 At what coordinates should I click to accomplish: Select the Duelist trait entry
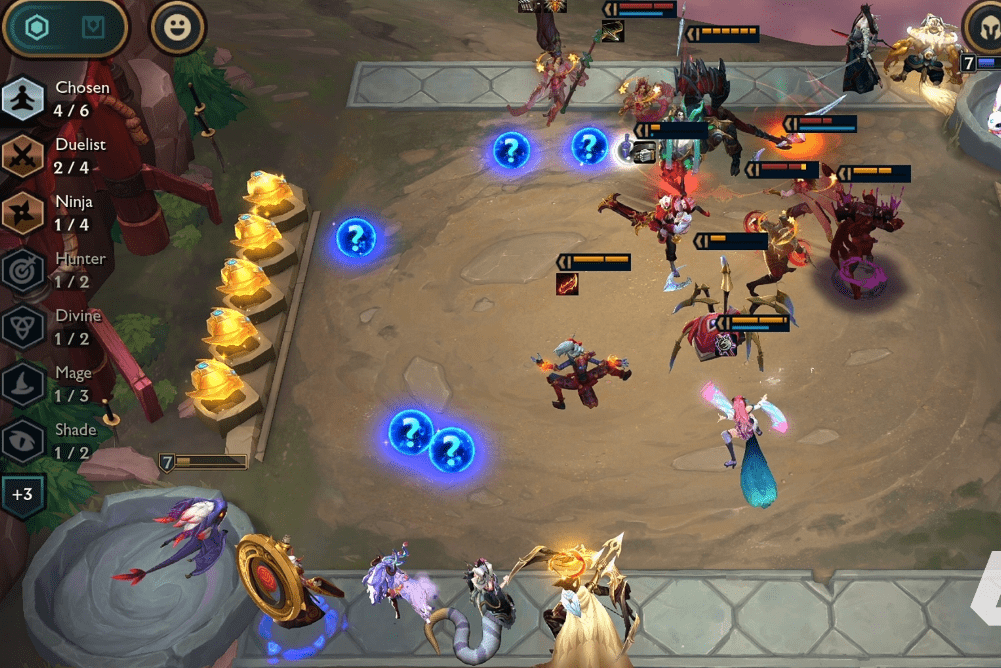point(22,155)
